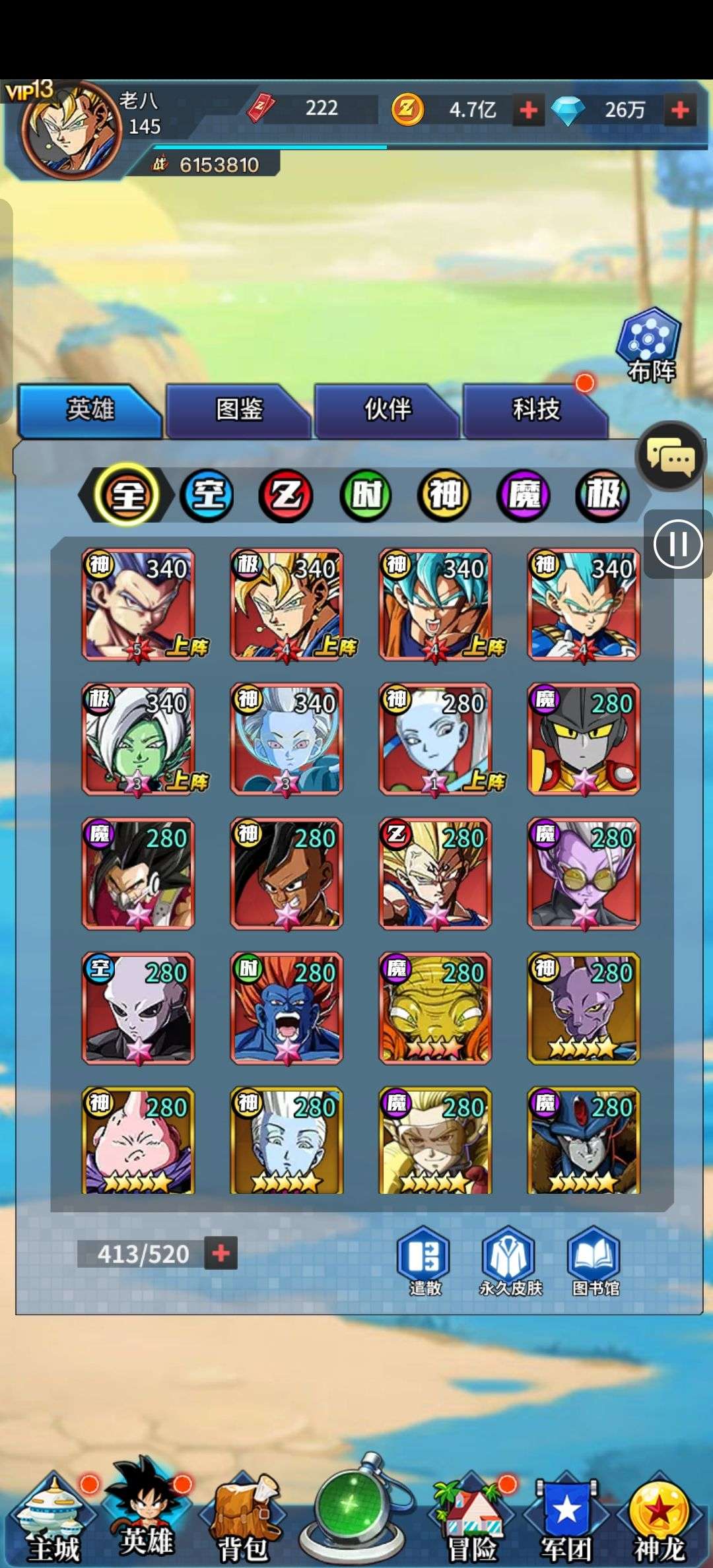Open the 图书馆 library
713x1568 pixels.
point(594,1261)
